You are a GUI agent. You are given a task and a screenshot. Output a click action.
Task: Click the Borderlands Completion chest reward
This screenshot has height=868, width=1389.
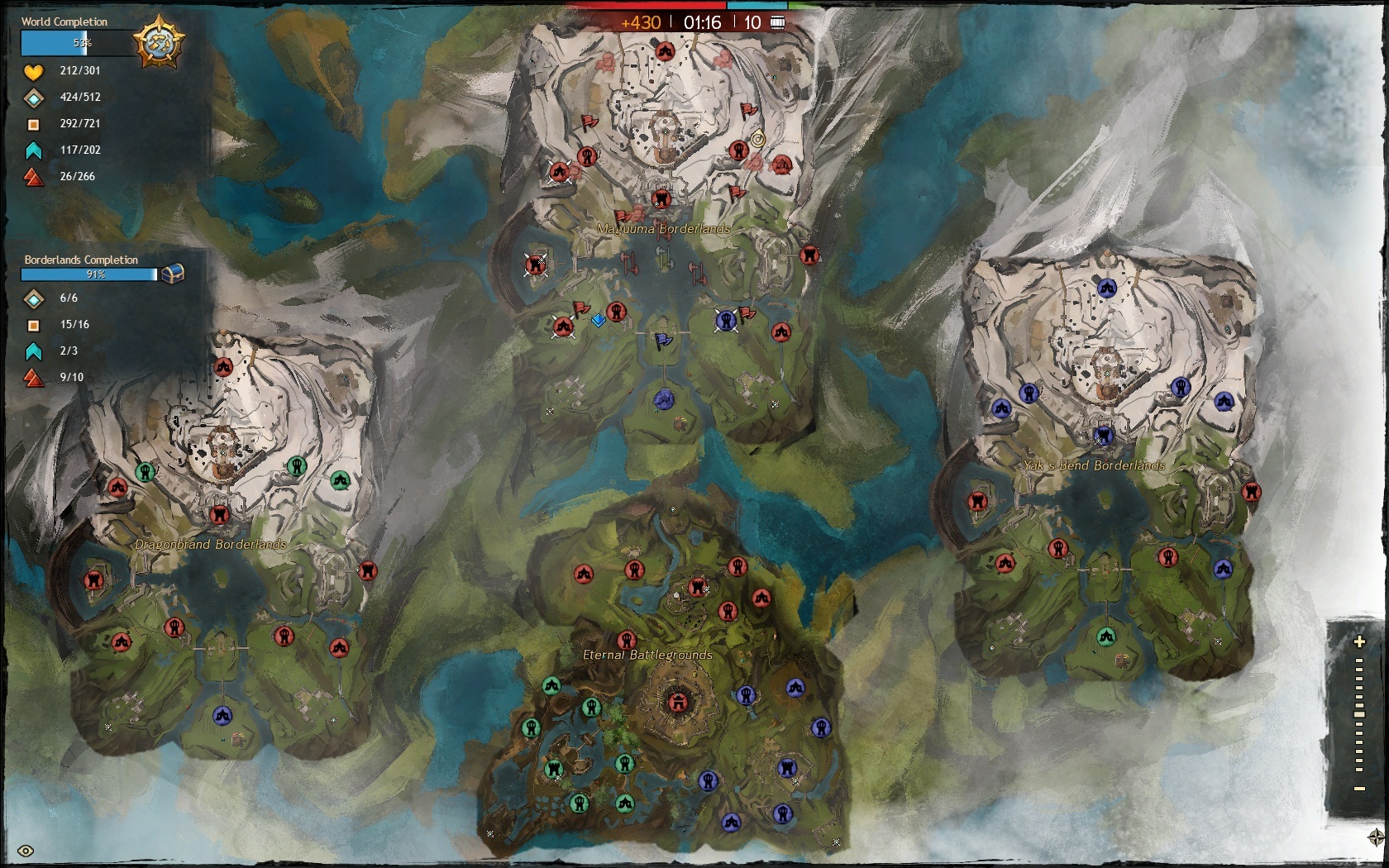click(172, 274)
